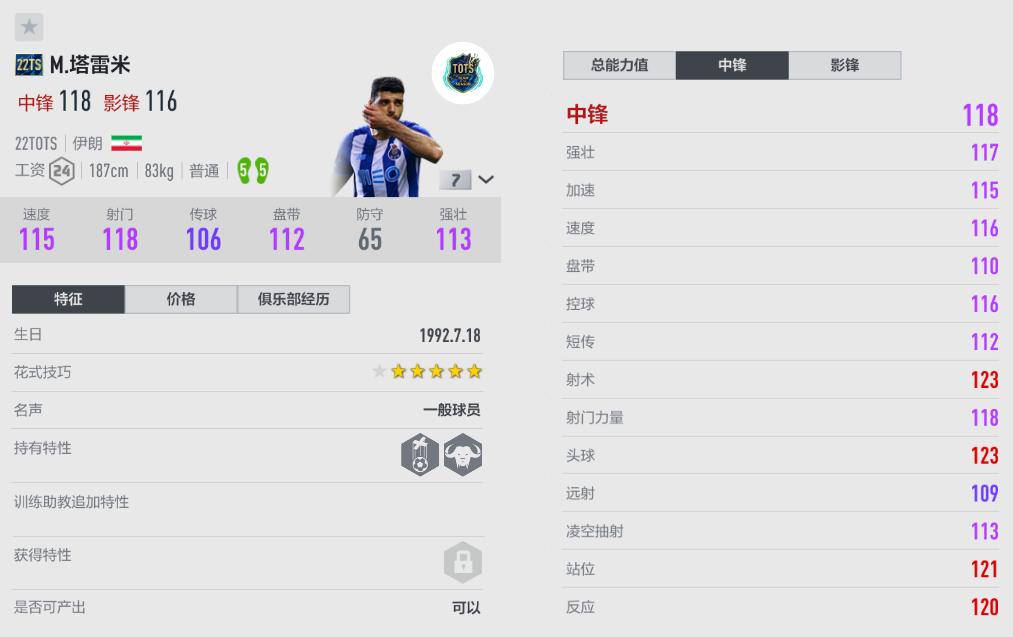Image resolution: width=1013 pixels, height=637 pixels.
Task: Select the football trait hexagon icon
Action: (x=420, y=455)
